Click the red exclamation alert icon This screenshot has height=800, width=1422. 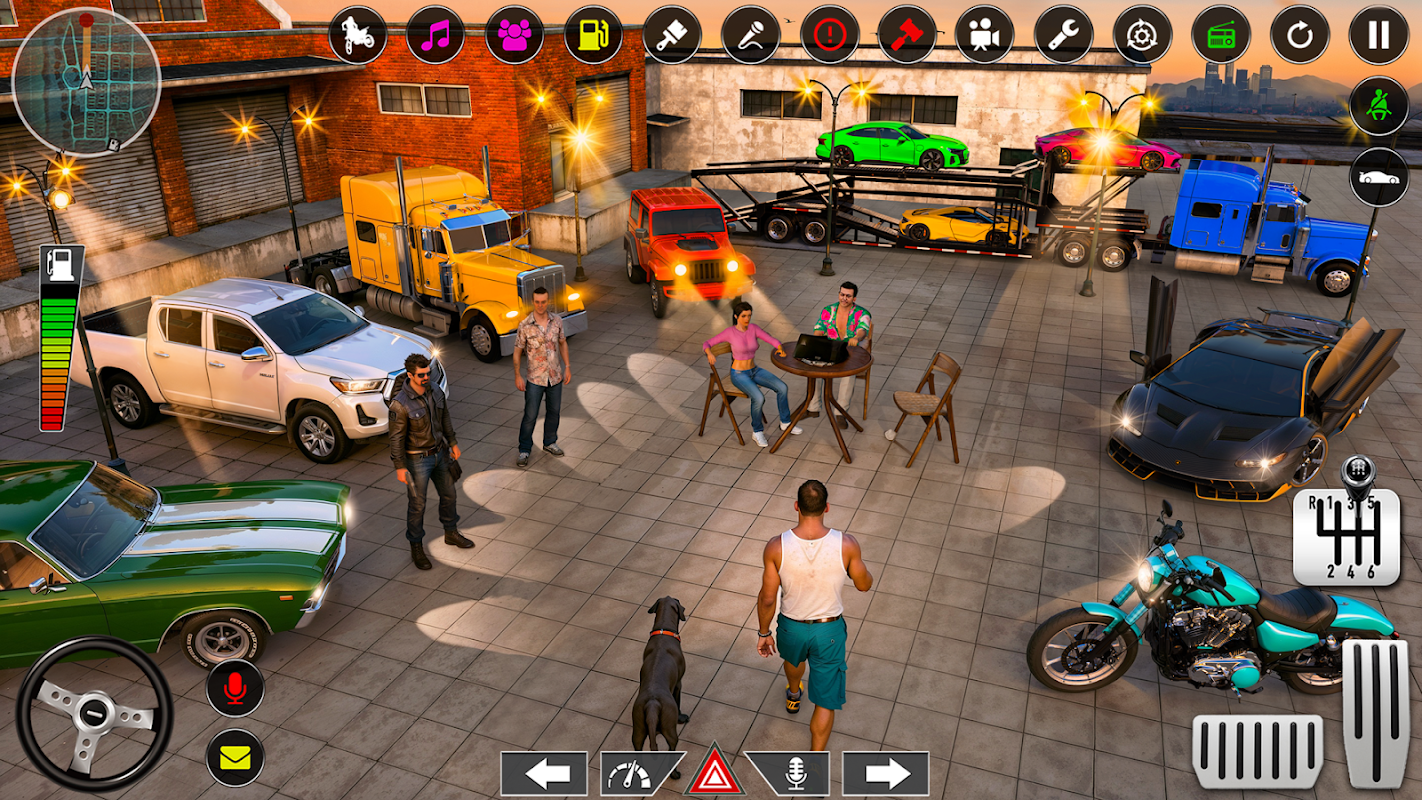[829, 35]
